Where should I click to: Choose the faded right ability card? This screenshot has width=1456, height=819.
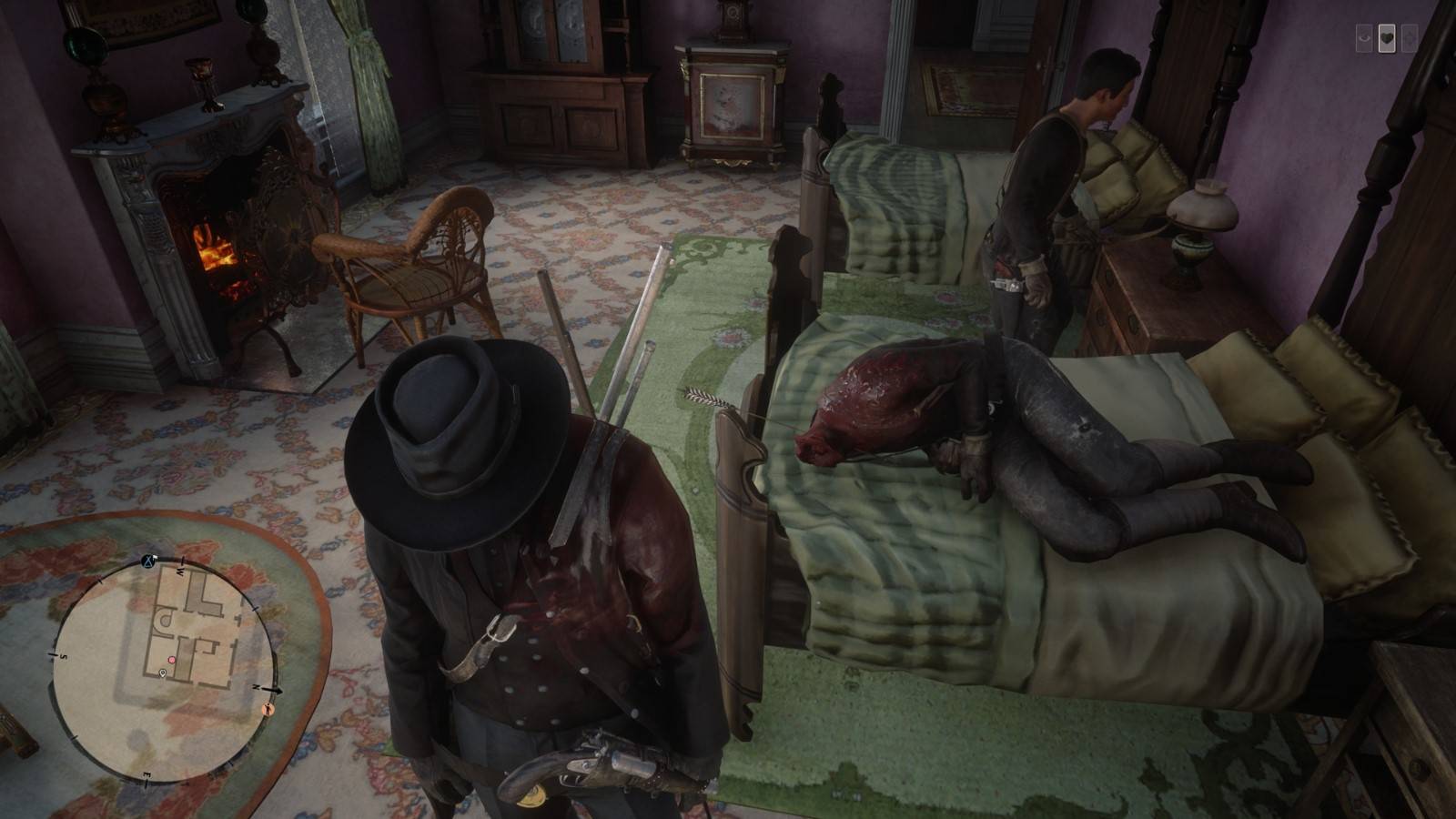click(1410, 39)
